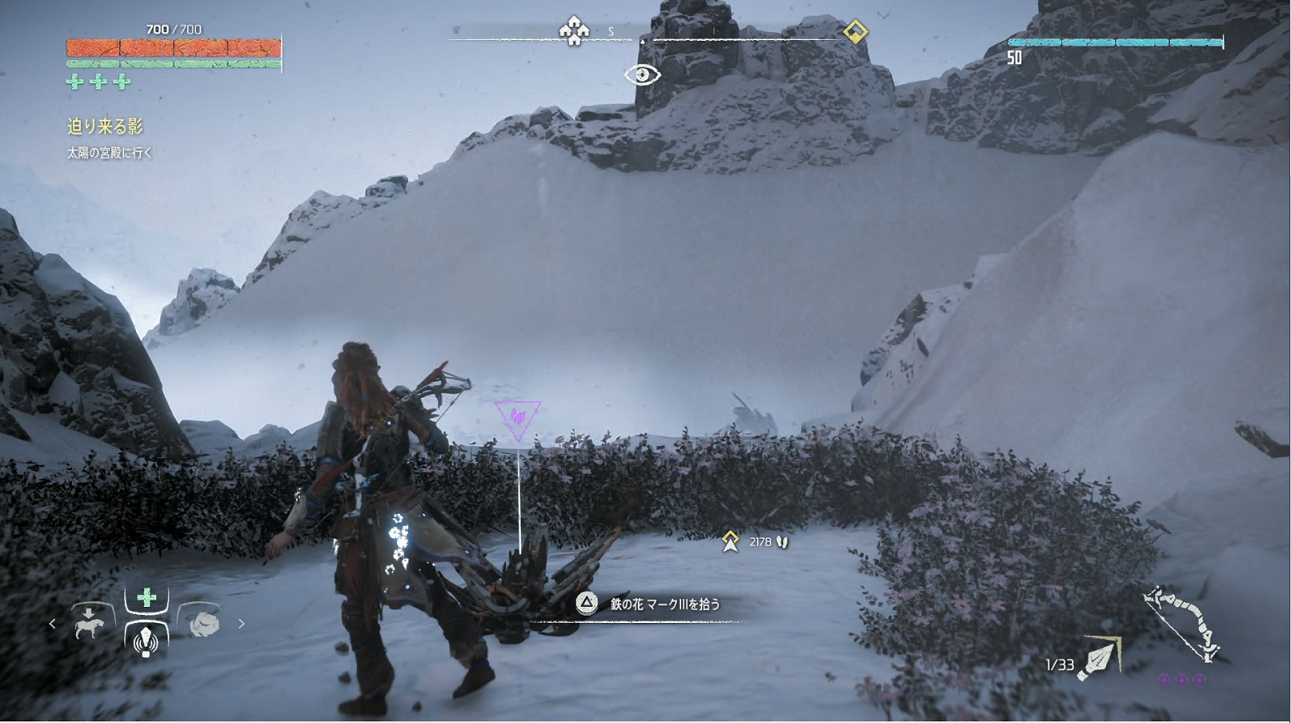This screenshot has width=1291, height=723.
Task: Select the arrowhead ammo type icon
Action: [x=1099, y=658]
